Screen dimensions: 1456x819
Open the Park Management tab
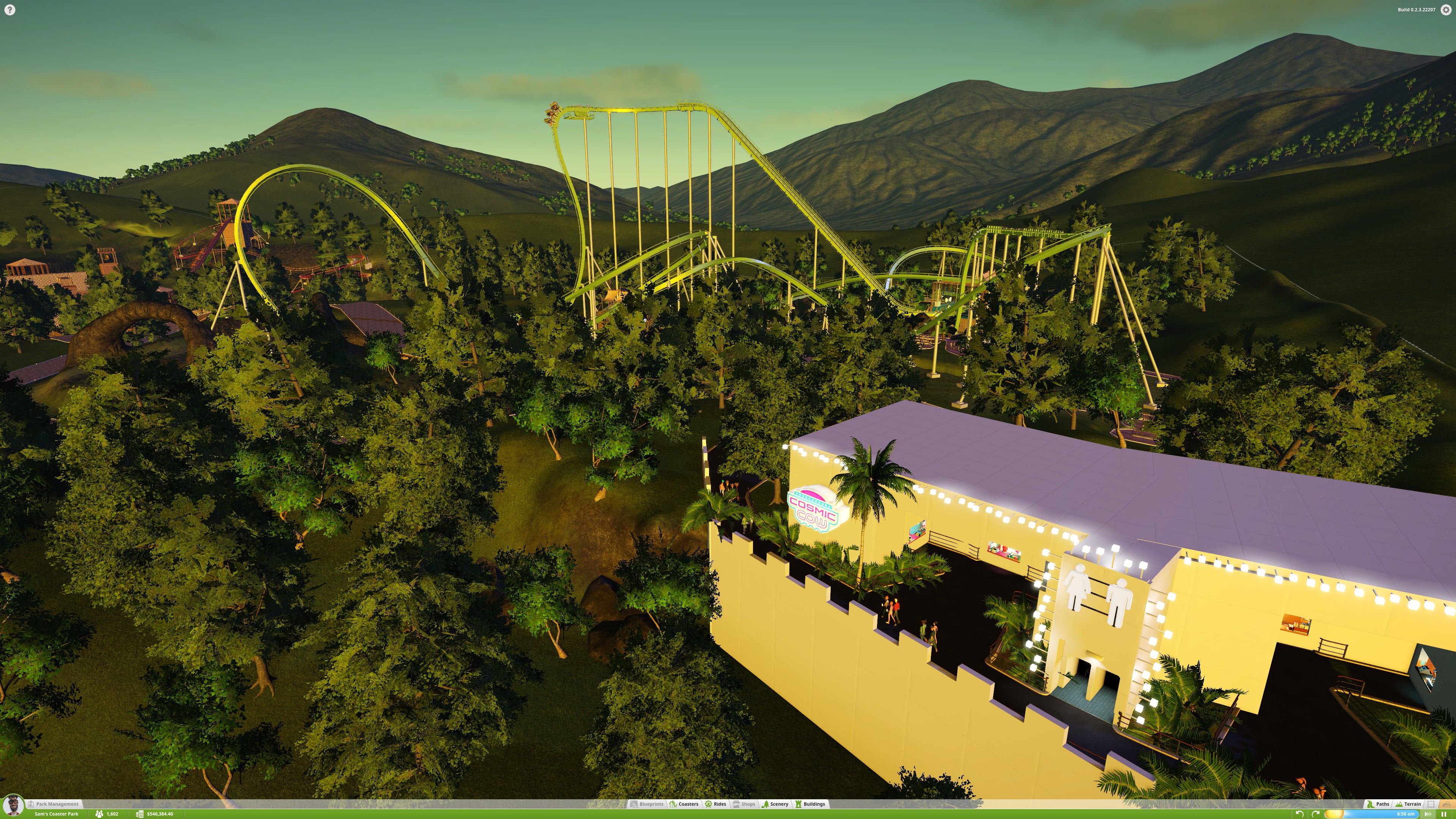click(x=56, y=804)
